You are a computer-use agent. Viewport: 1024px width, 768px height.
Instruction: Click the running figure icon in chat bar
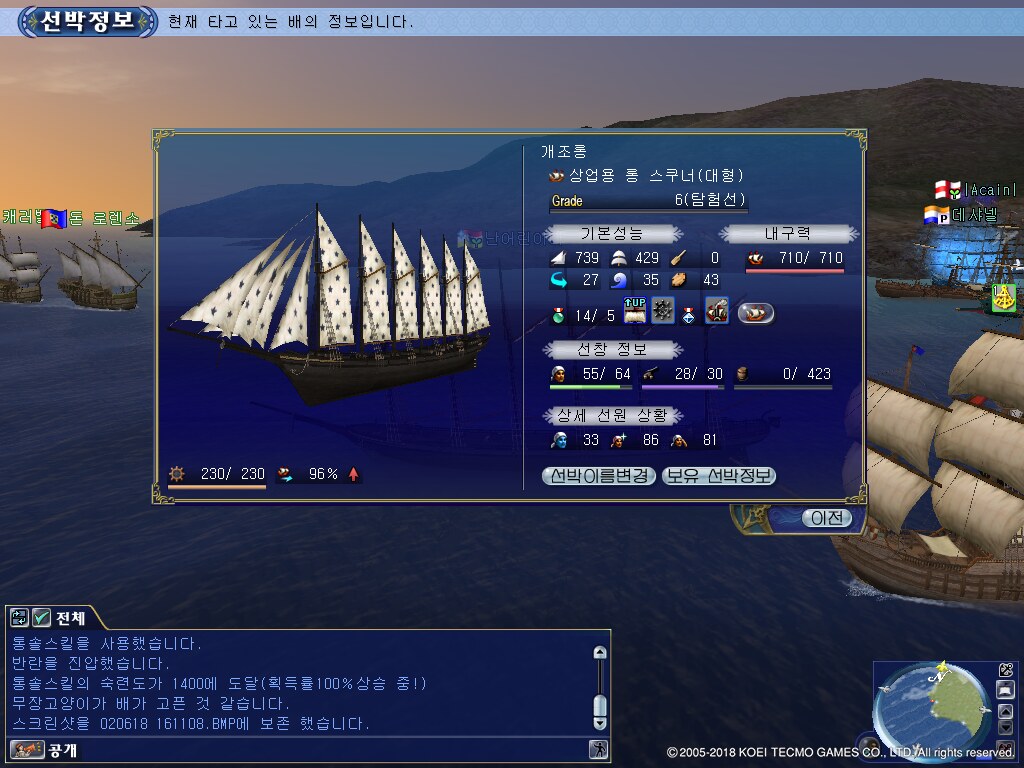598,749
